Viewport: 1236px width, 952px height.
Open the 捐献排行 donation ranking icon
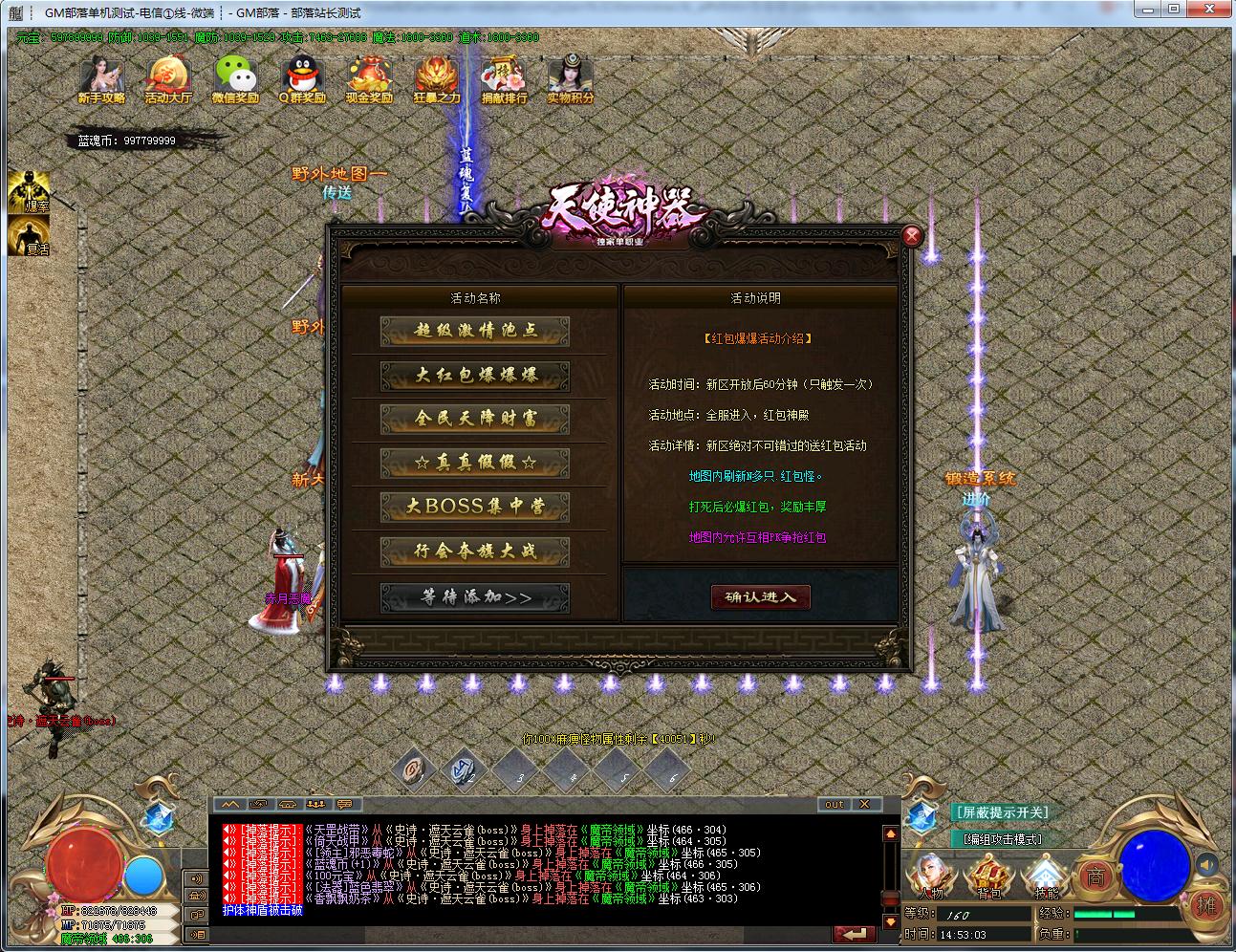pos(504,79)
